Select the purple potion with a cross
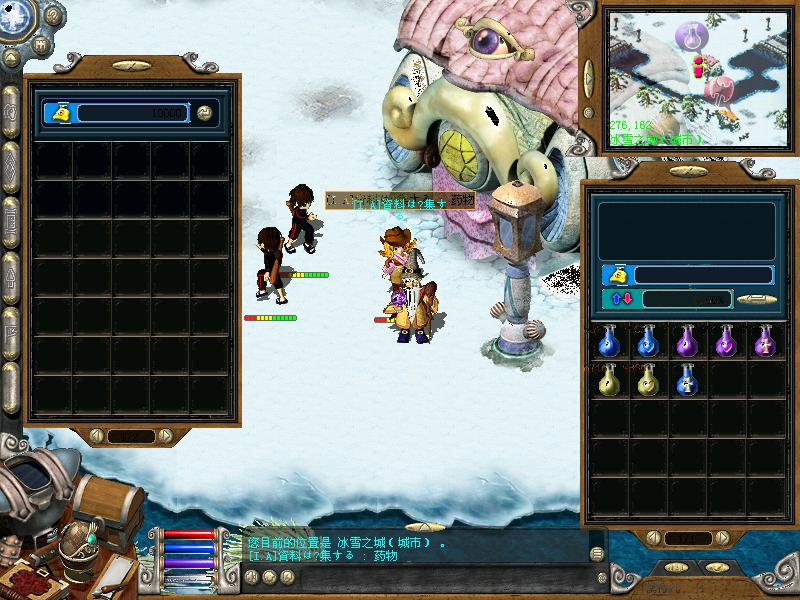The width and height of the screenshot is (800, 600). tap(765, 341)
